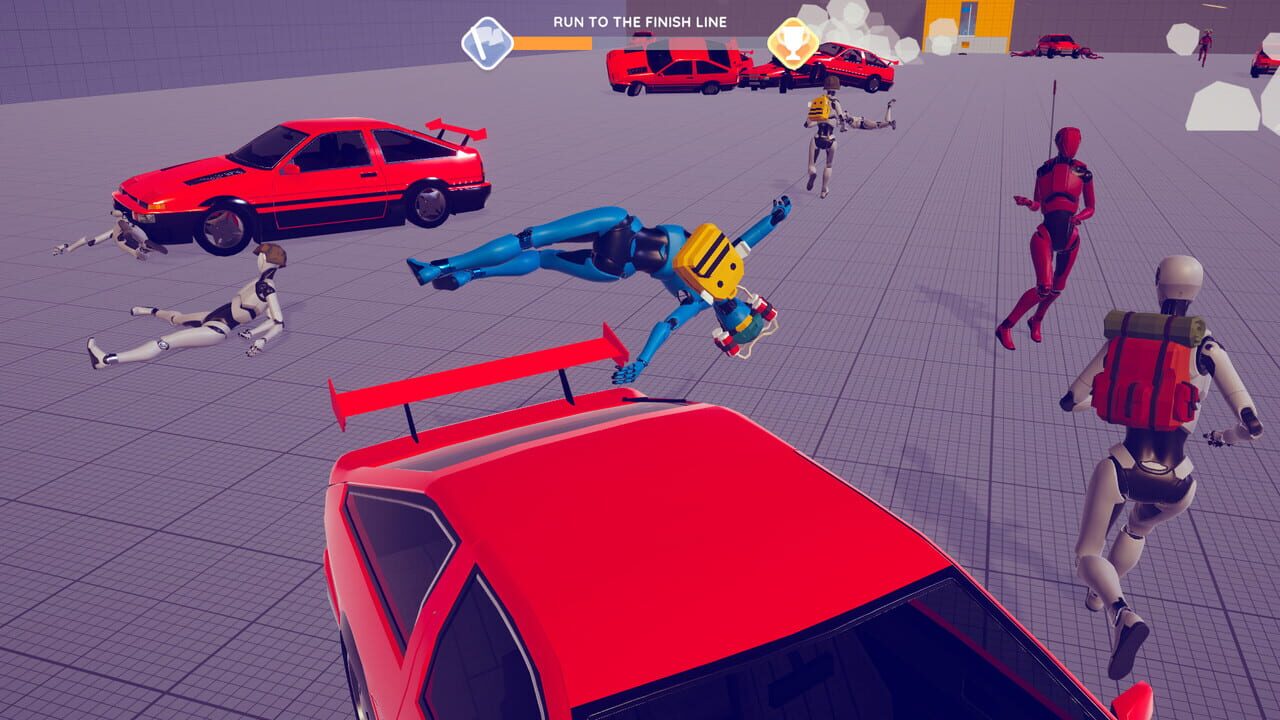Click the jetpack pack on the distant runner
The height and width of the screenshot is (720, 1280).
(x=820, y=108)
